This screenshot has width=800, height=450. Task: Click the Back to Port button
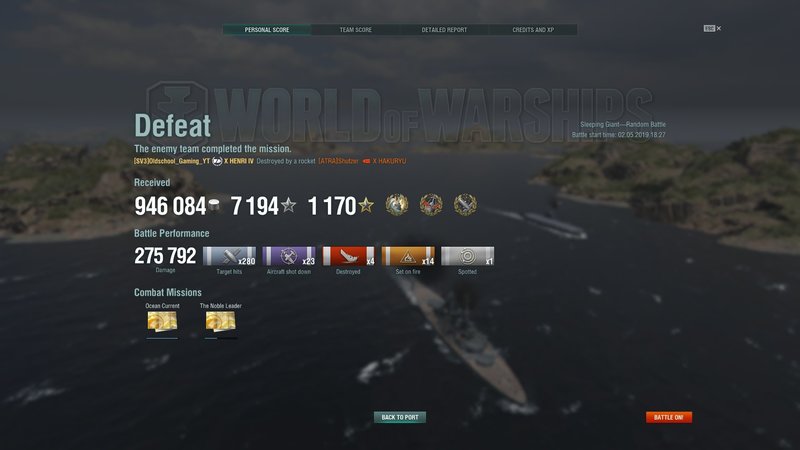[x=400, y=417]
